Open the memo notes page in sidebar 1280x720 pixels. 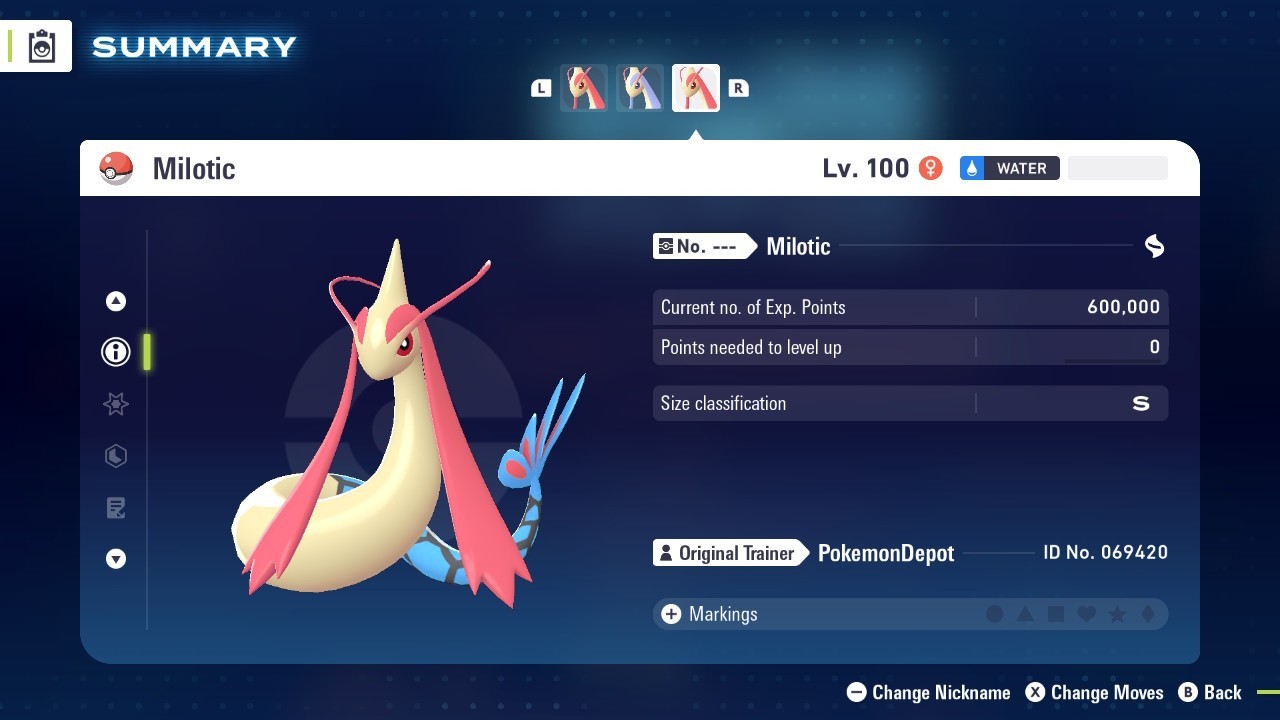pyautogui.click(x=116, y=508)
